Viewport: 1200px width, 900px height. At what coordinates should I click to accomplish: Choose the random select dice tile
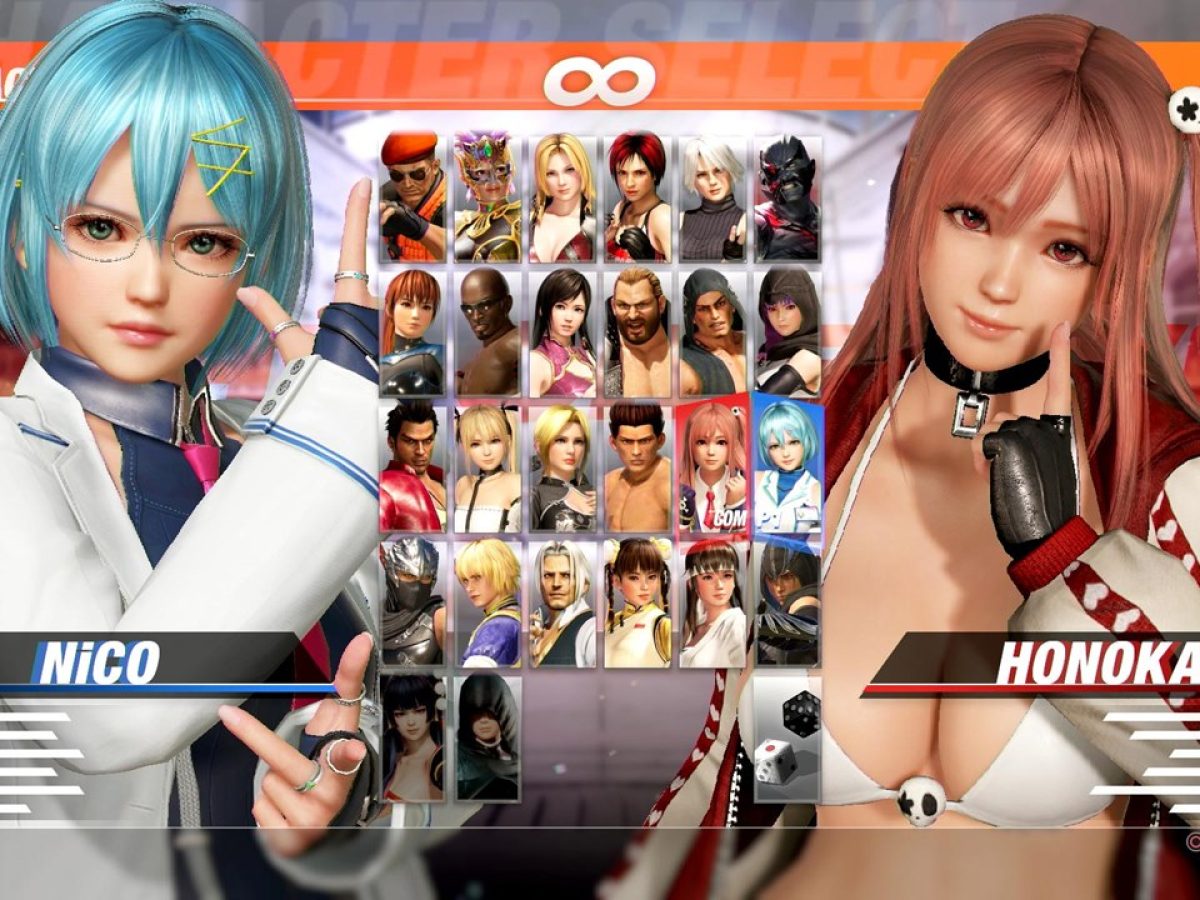(x=788, y=738)
